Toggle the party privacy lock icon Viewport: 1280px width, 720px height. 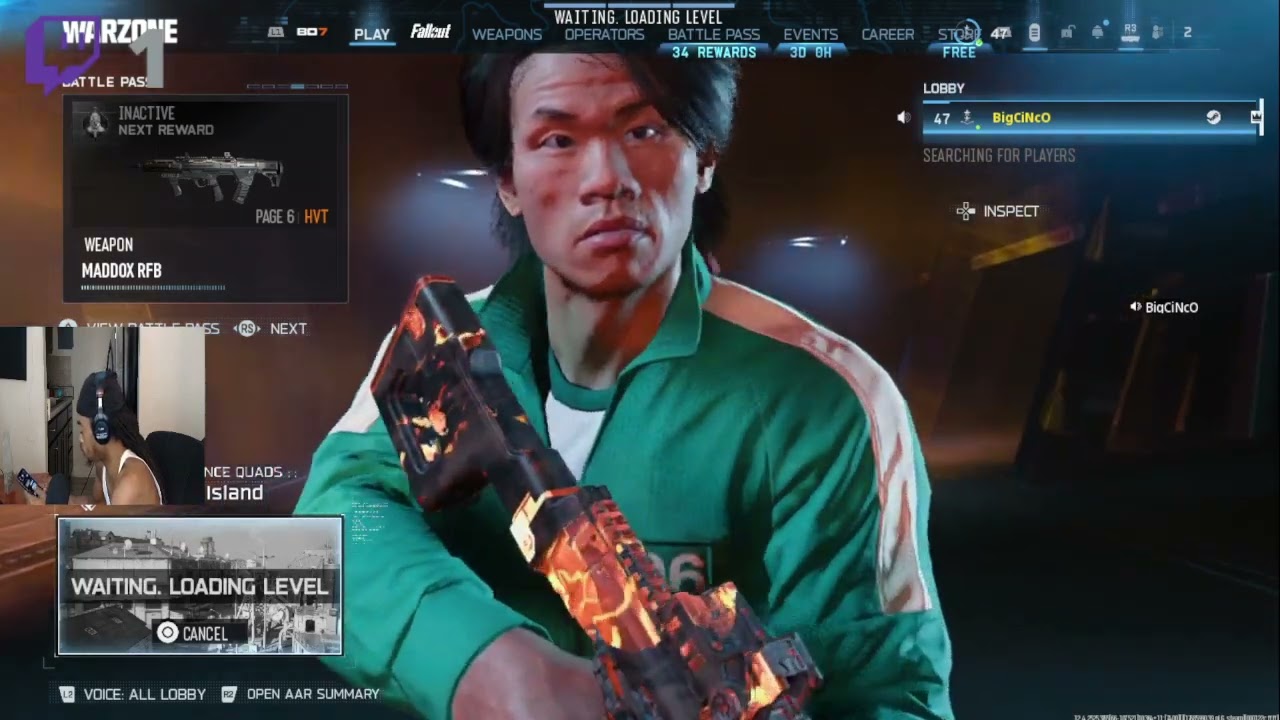(1066, 33)
